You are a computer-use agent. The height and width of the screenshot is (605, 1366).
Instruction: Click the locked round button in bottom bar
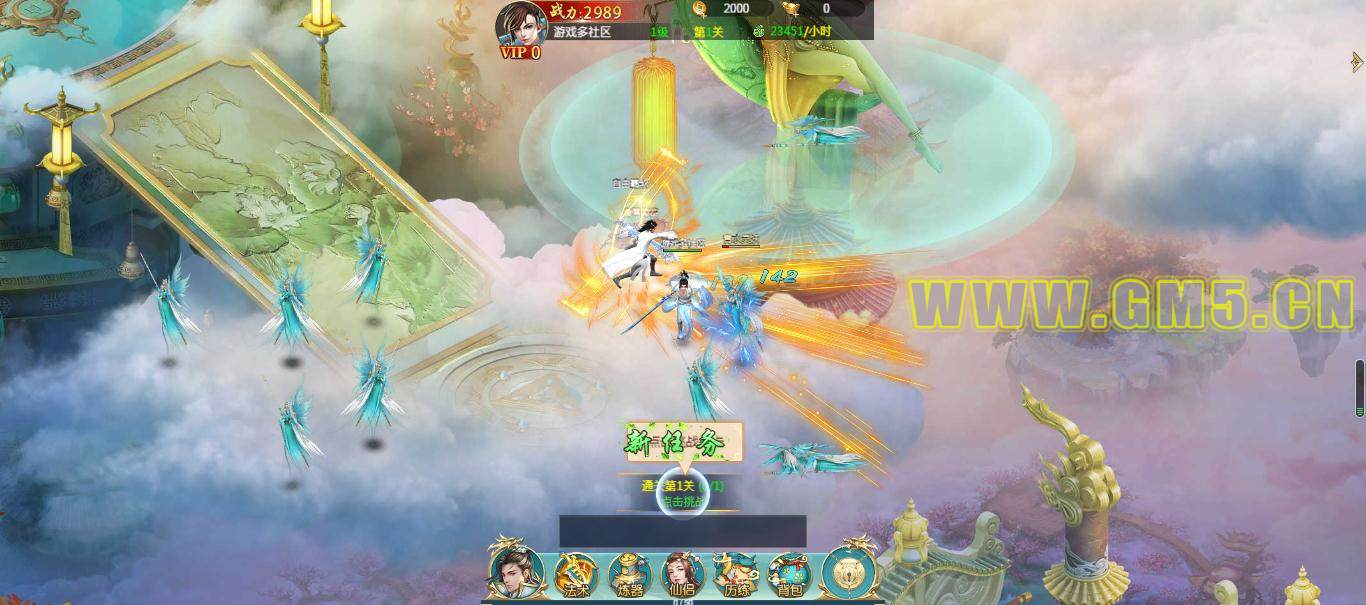848,572
